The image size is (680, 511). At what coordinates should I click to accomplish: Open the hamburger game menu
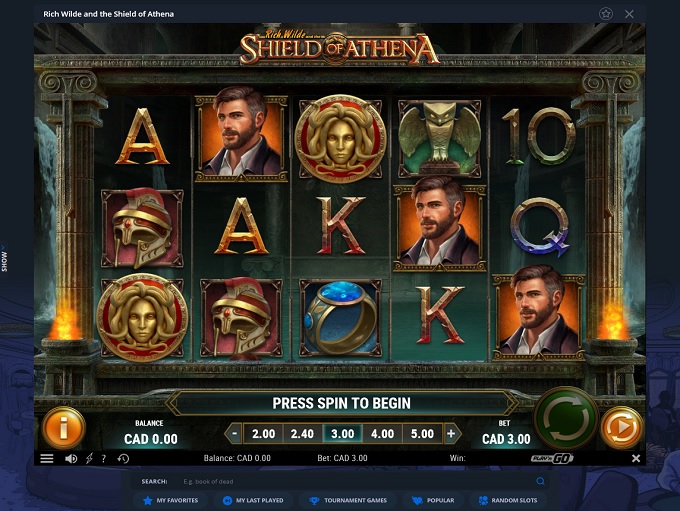[x=46, y=459]
